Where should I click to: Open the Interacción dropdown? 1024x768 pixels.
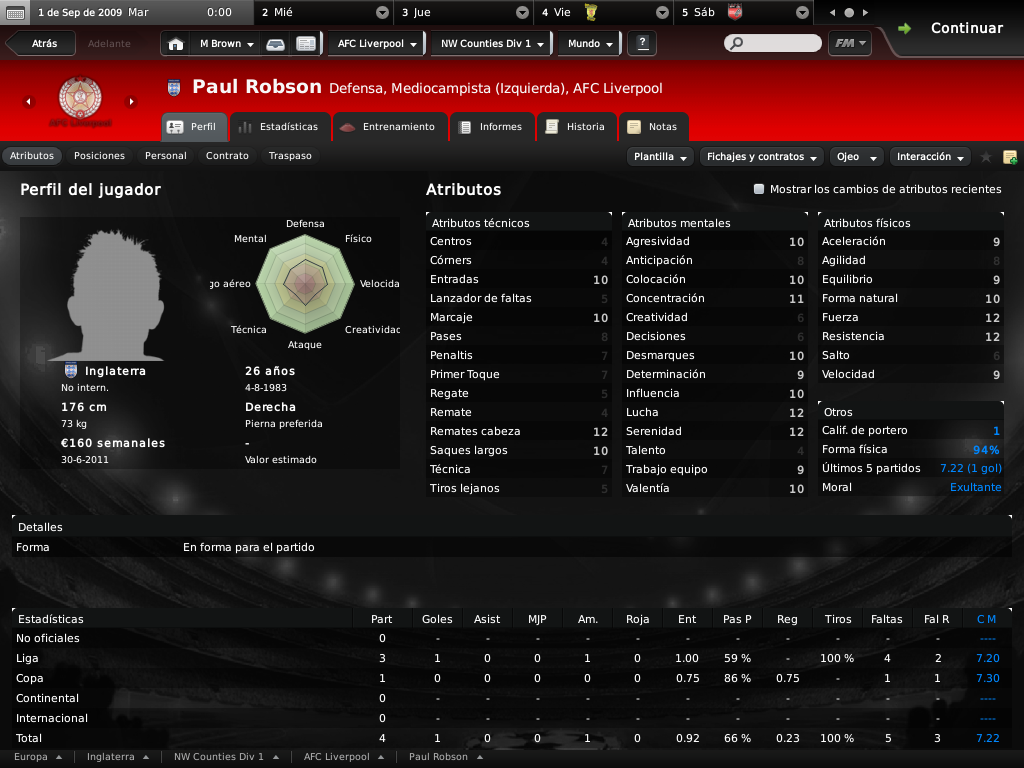[x=931, y=157]
